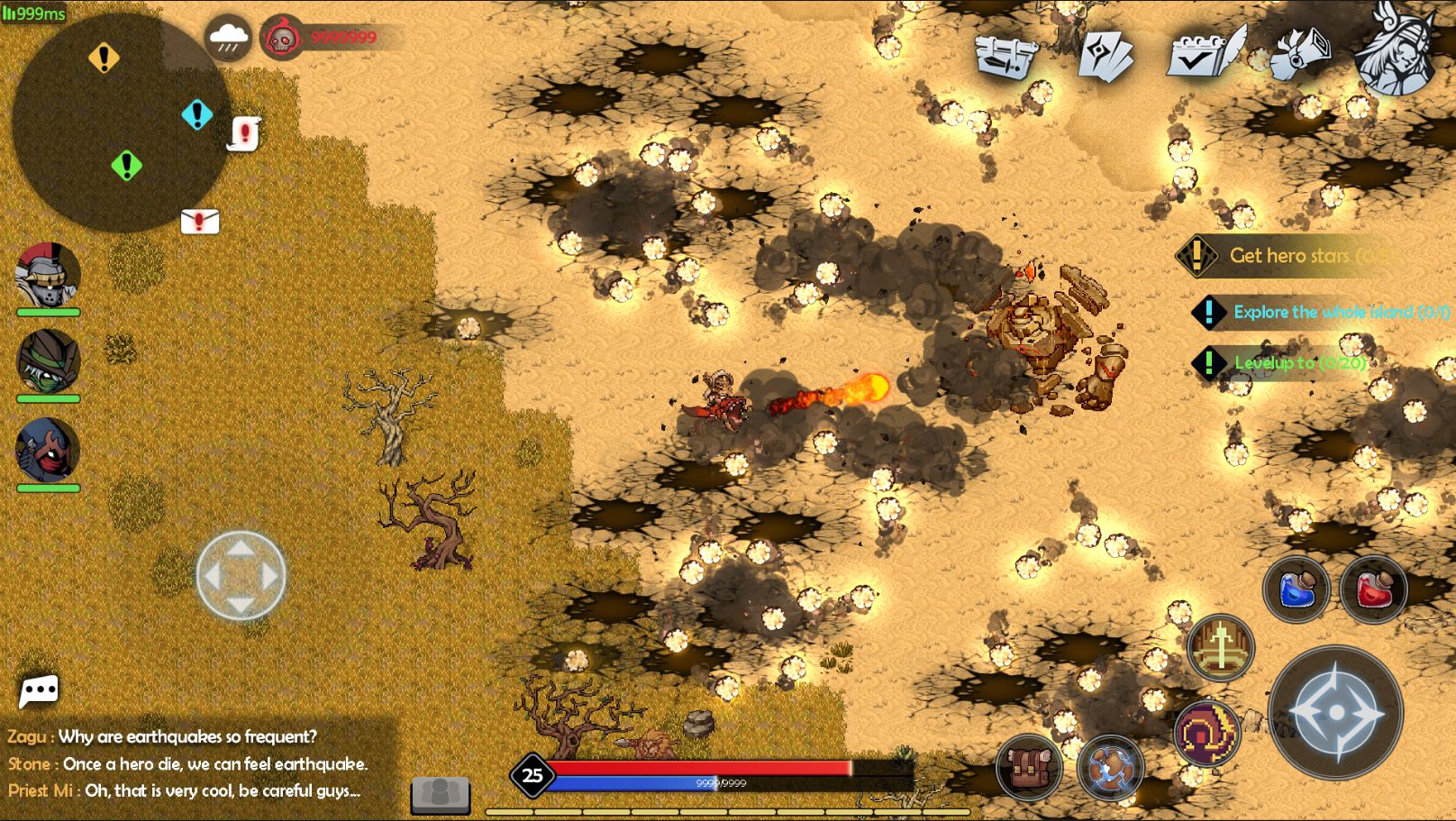The image size is (1456, 821).
Task: Open the calendar checklist icon
Action: click(x=1205, y=54)
